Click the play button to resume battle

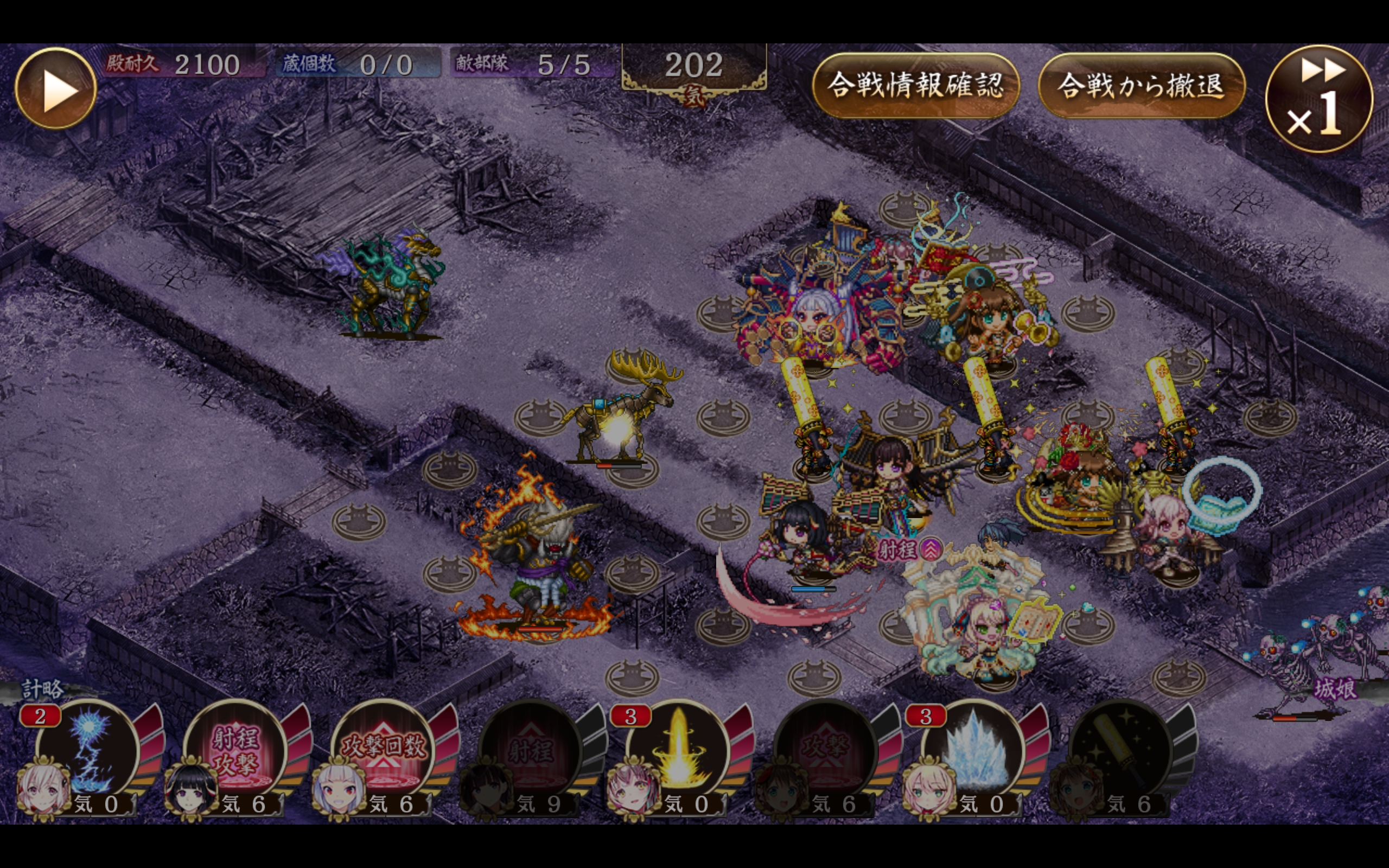tap(56, 88)
